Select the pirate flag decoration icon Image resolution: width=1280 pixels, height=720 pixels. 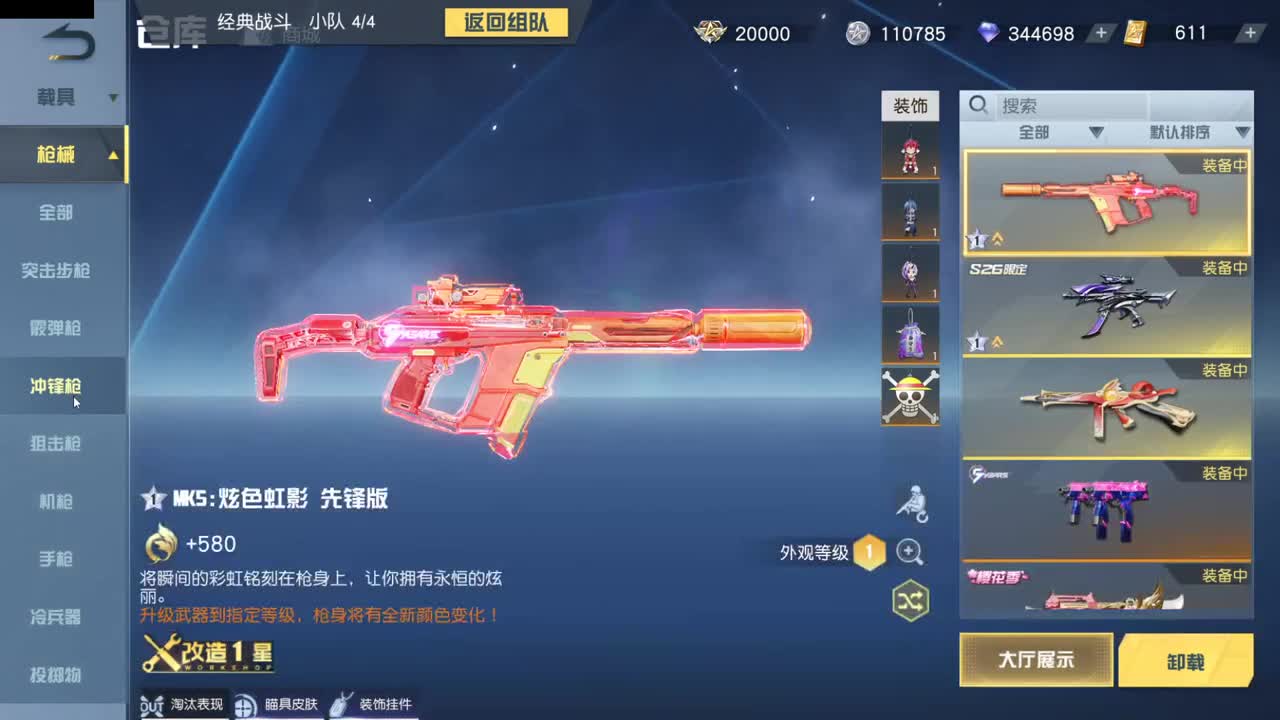[909, 396]
